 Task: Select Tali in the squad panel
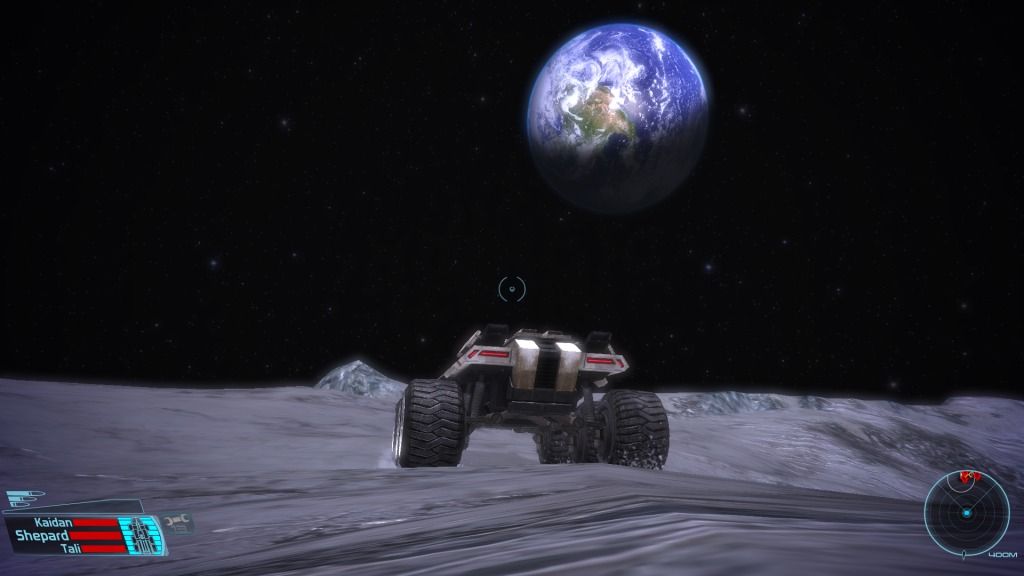70,548
